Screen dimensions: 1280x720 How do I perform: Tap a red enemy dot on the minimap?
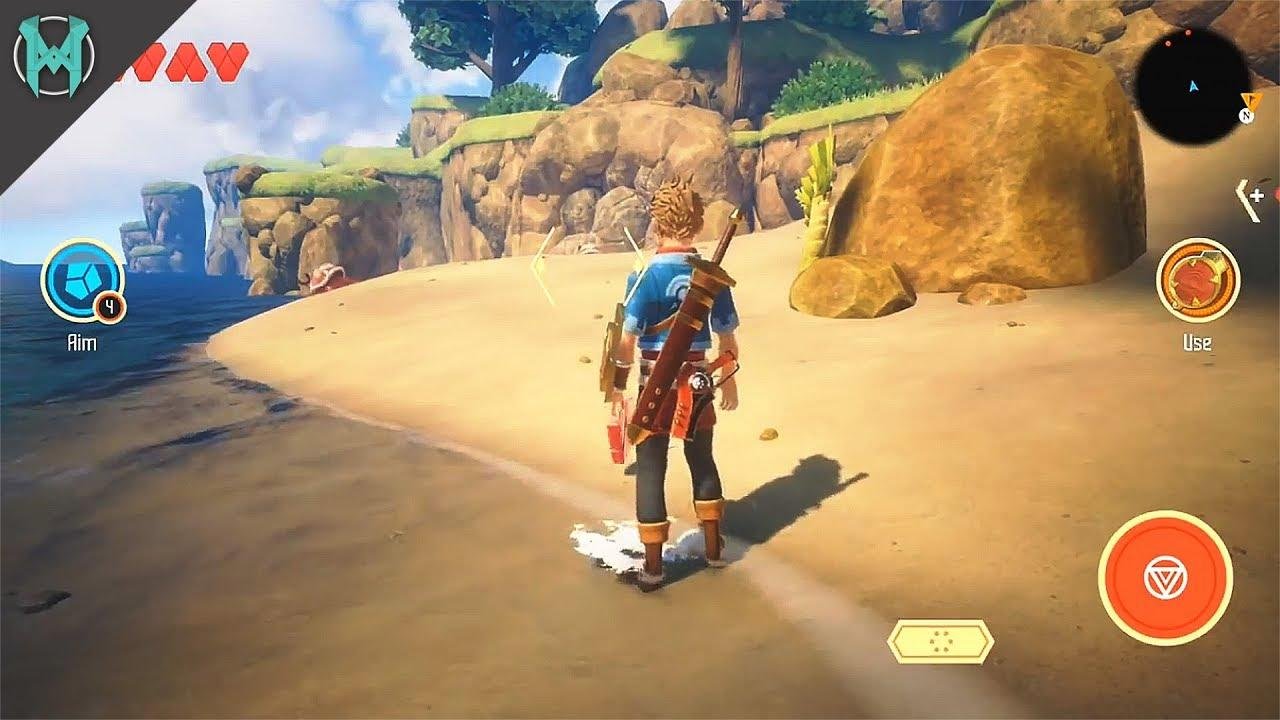[x=1187, y=33]
